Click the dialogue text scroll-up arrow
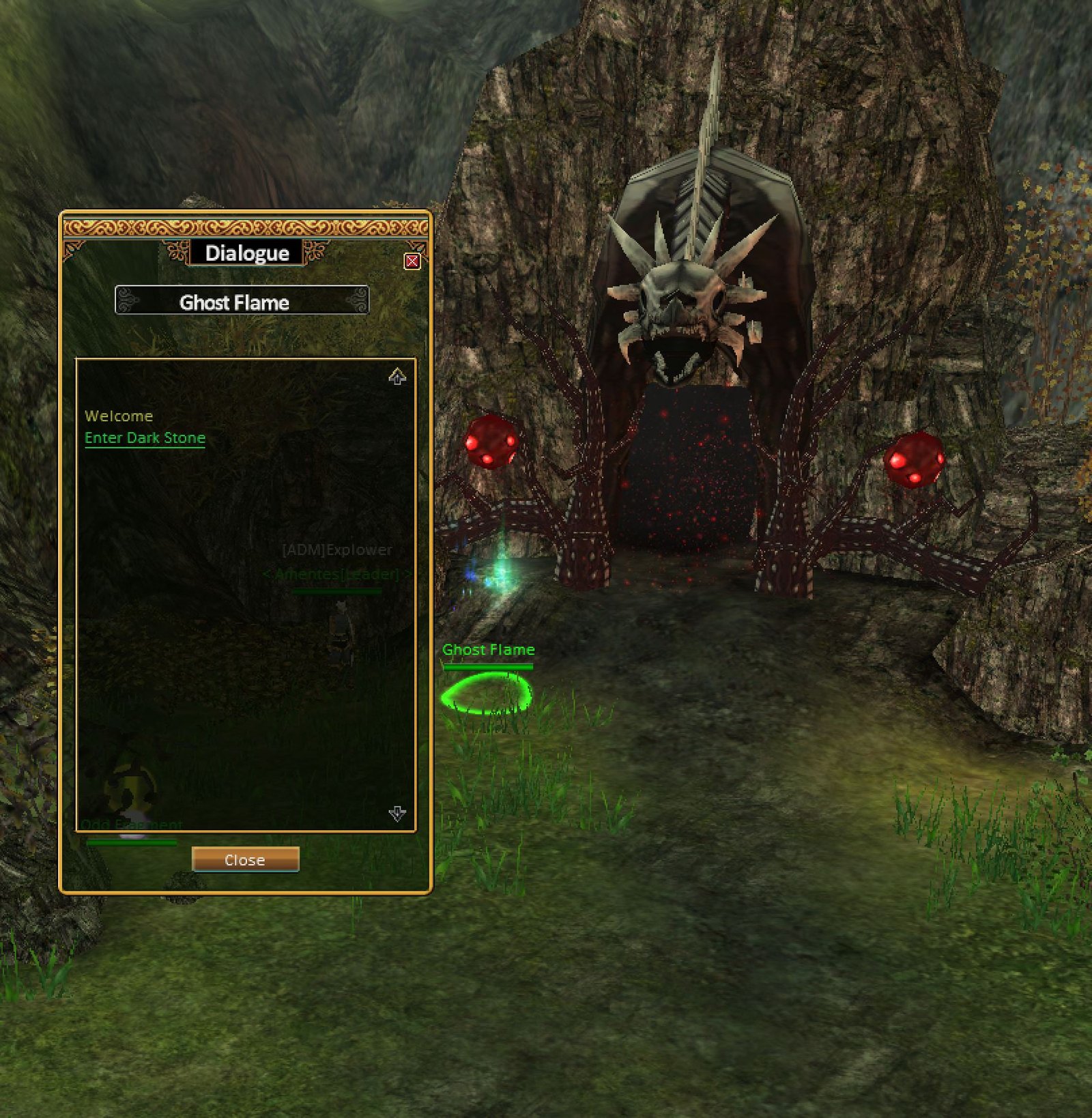The width and height of the screenshot is (1092, 1118). point(397,376)
